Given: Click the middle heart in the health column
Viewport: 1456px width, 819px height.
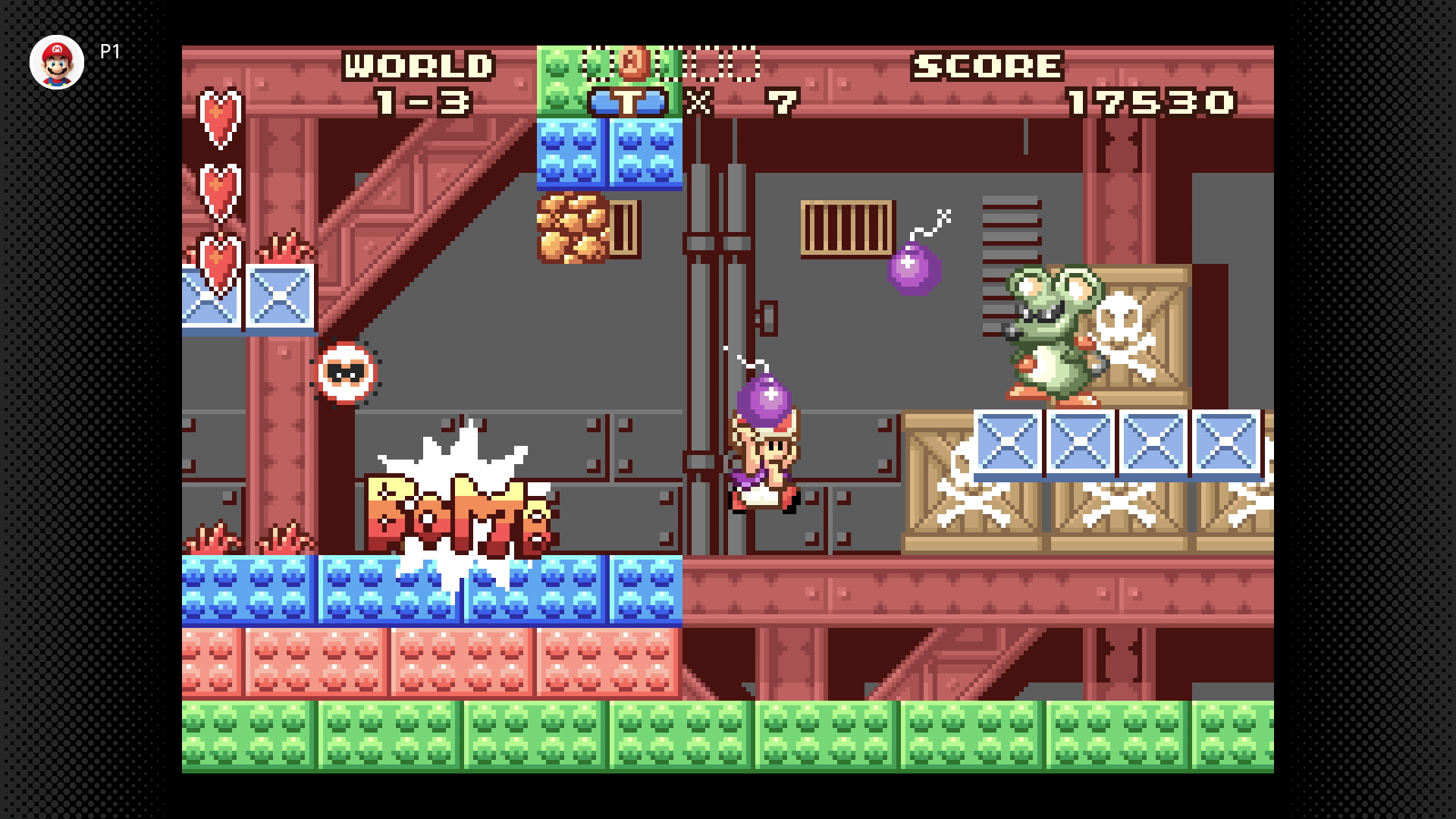Looking at the screenshot, I should click(217, 190).
